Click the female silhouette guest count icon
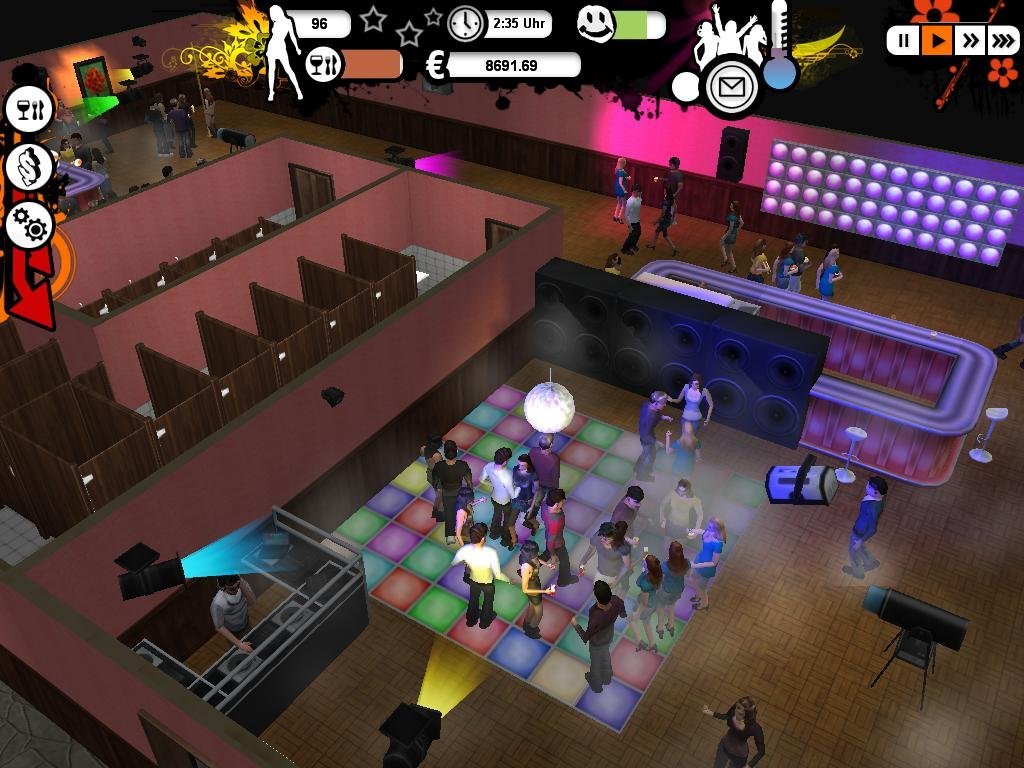 [281, 50]
